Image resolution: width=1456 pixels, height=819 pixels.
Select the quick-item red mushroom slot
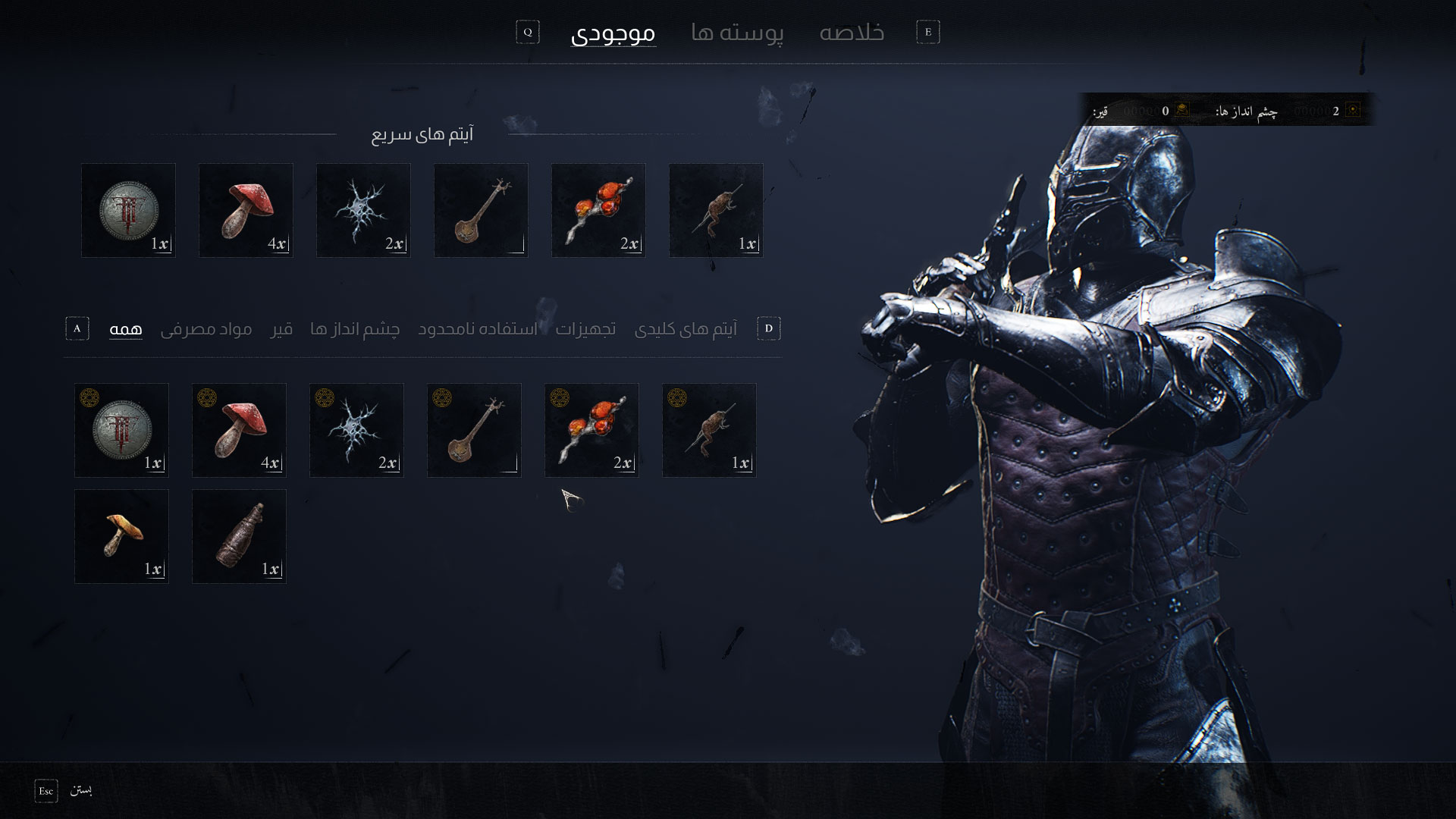click(246, 210)
